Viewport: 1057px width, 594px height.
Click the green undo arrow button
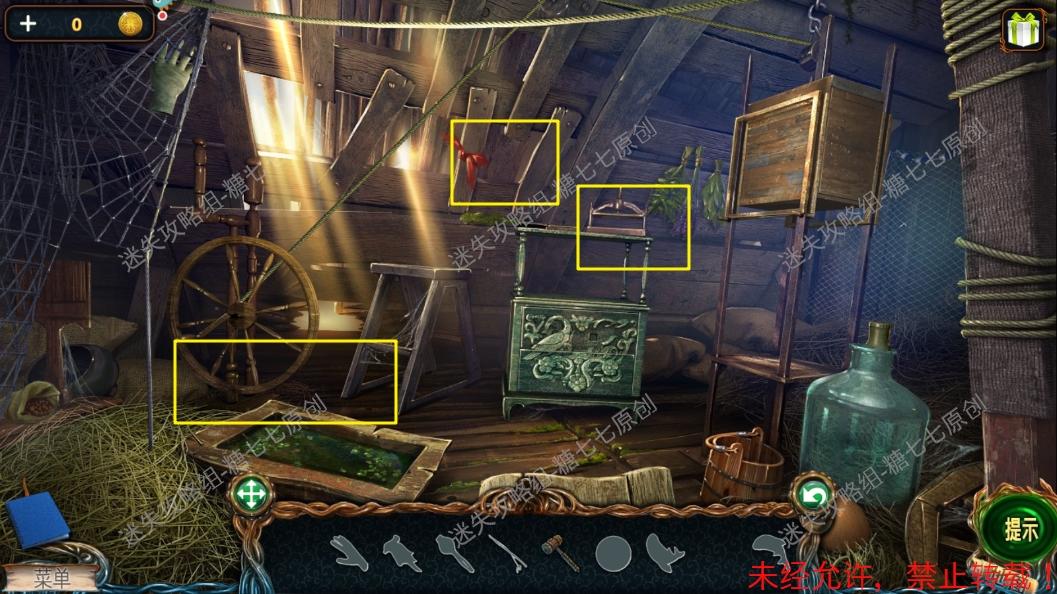(812, 496)
